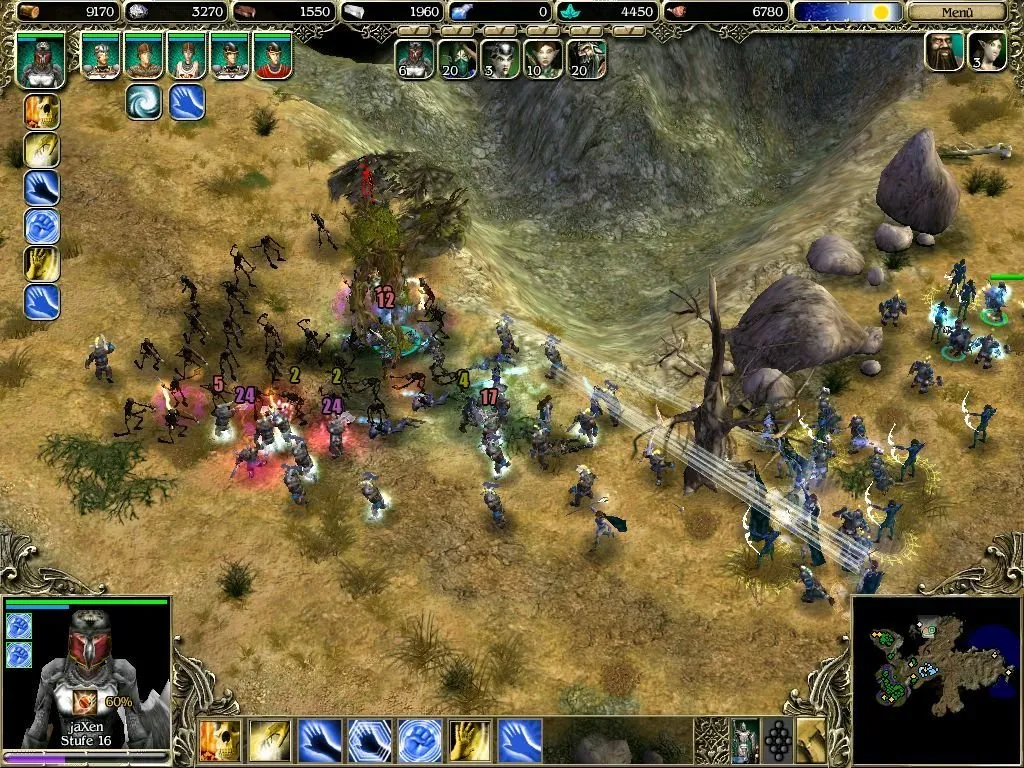Select the brown-haired party member in leather armor

[x=144, y=56]
